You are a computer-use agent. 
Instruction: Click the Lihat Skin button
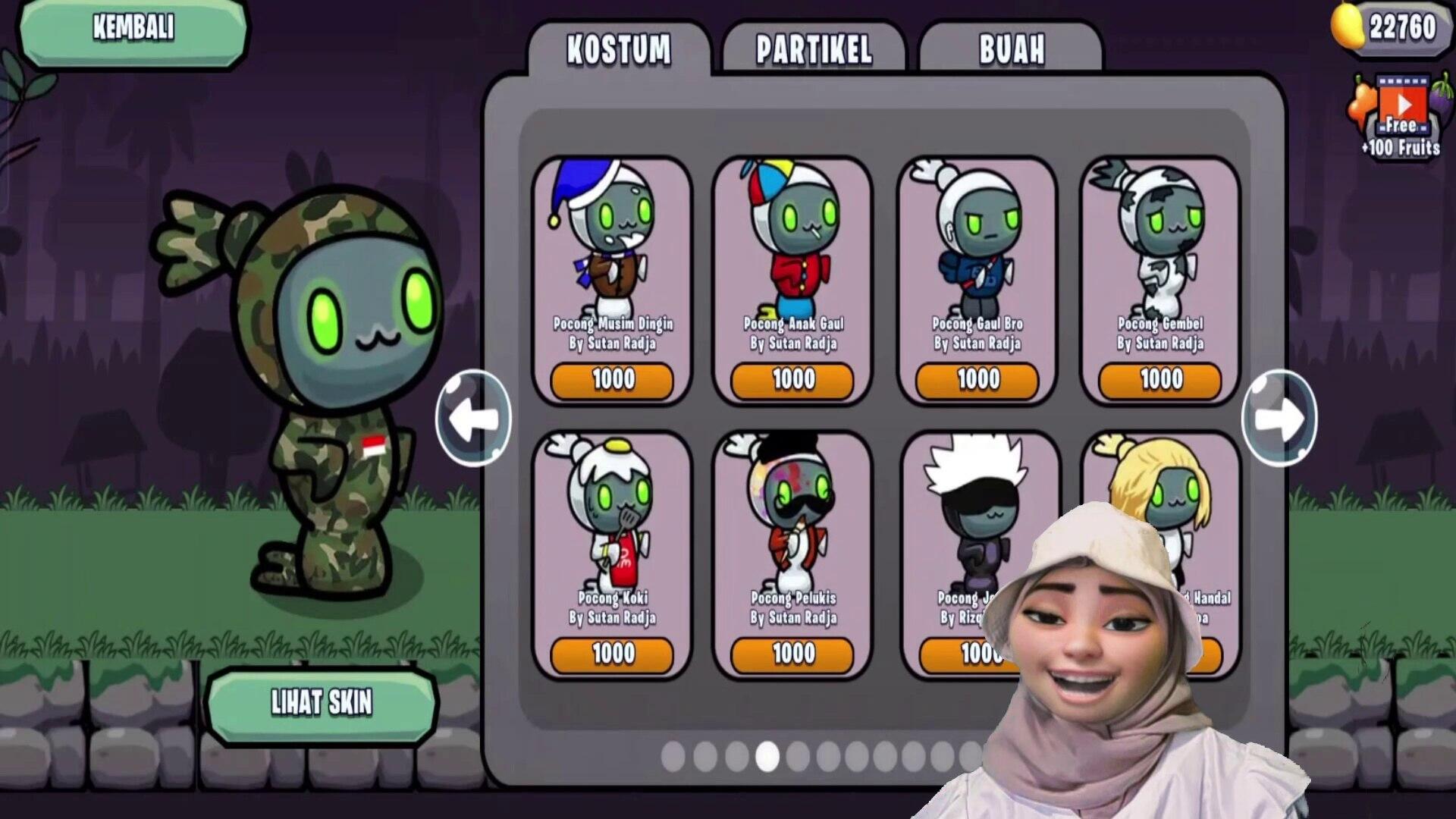click(x=322, y=704)
